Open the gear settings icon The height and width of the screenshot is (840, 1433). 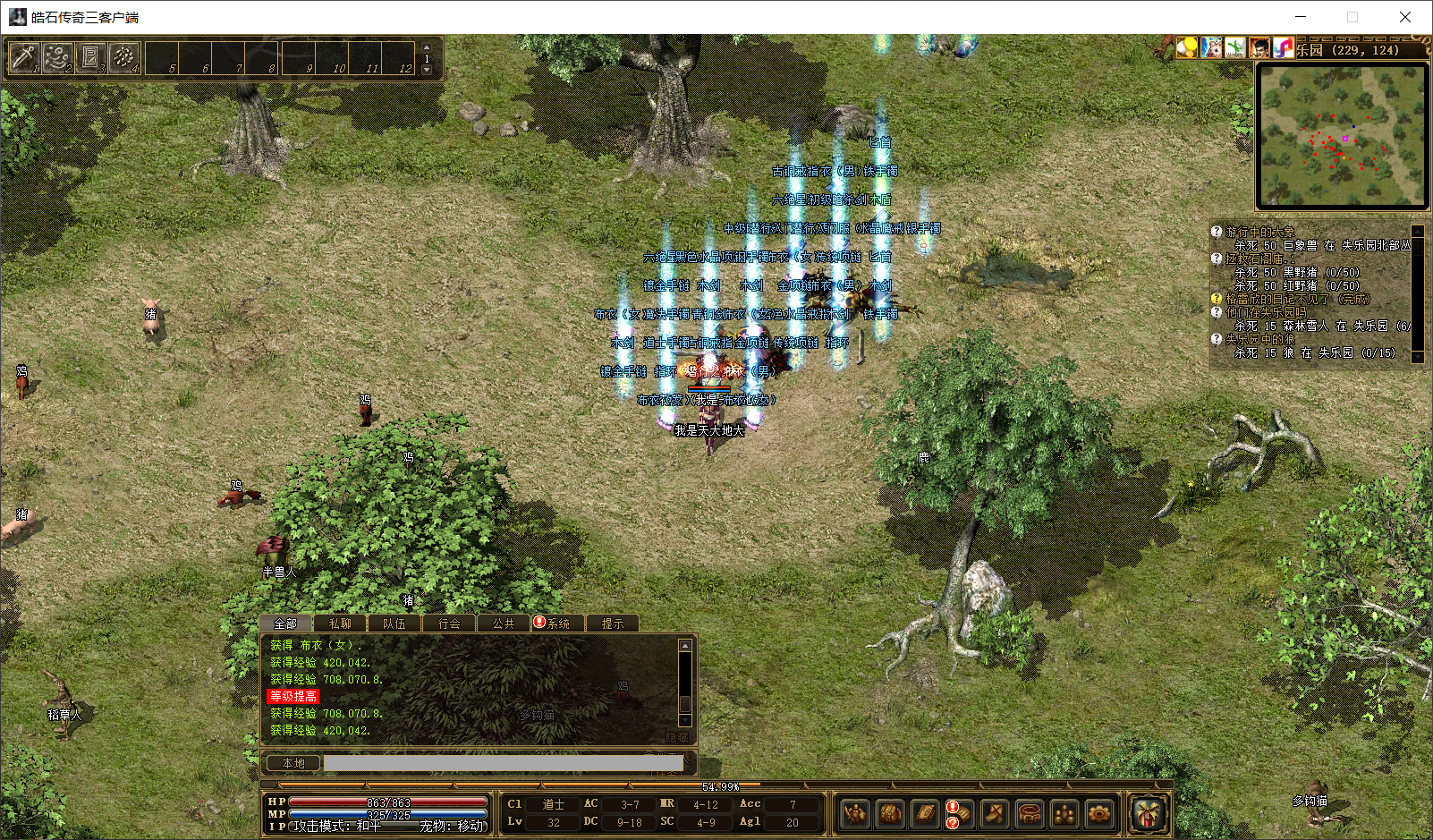coord(1099,813)
